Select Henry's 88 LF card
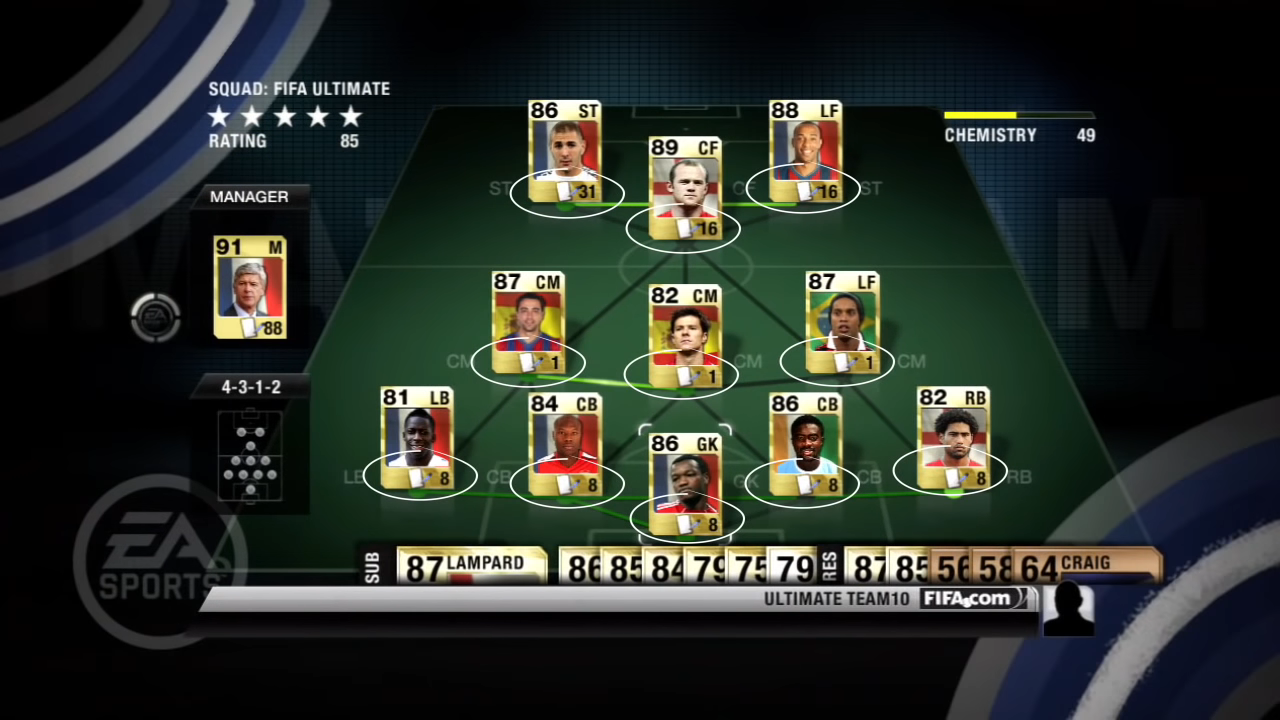The width and height of the screenshot is (1280, 720). (x=805, y=150)
